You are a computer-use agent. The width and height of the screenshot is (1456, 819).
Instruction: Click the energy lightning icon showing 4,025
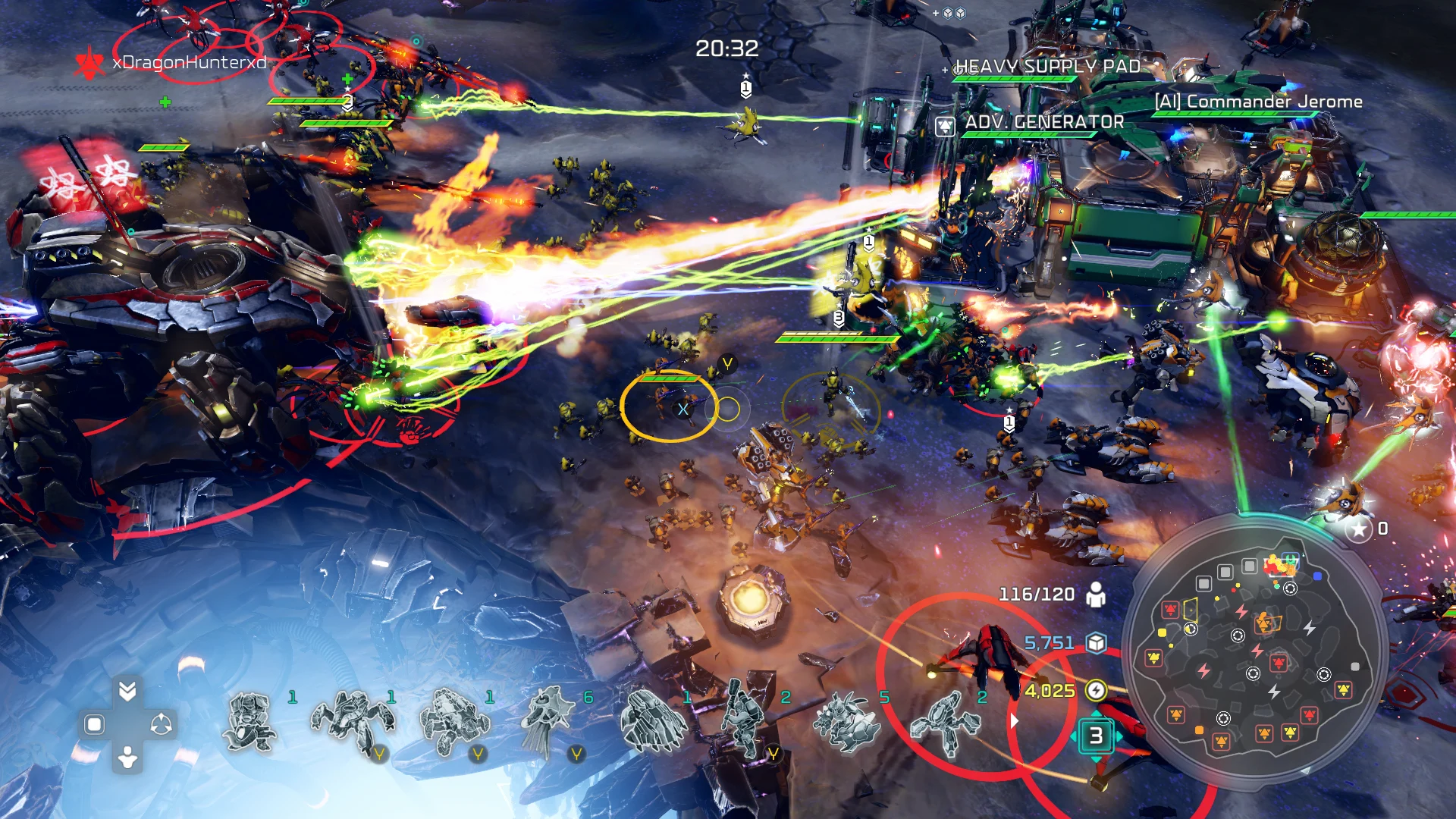pos(1095,690)
